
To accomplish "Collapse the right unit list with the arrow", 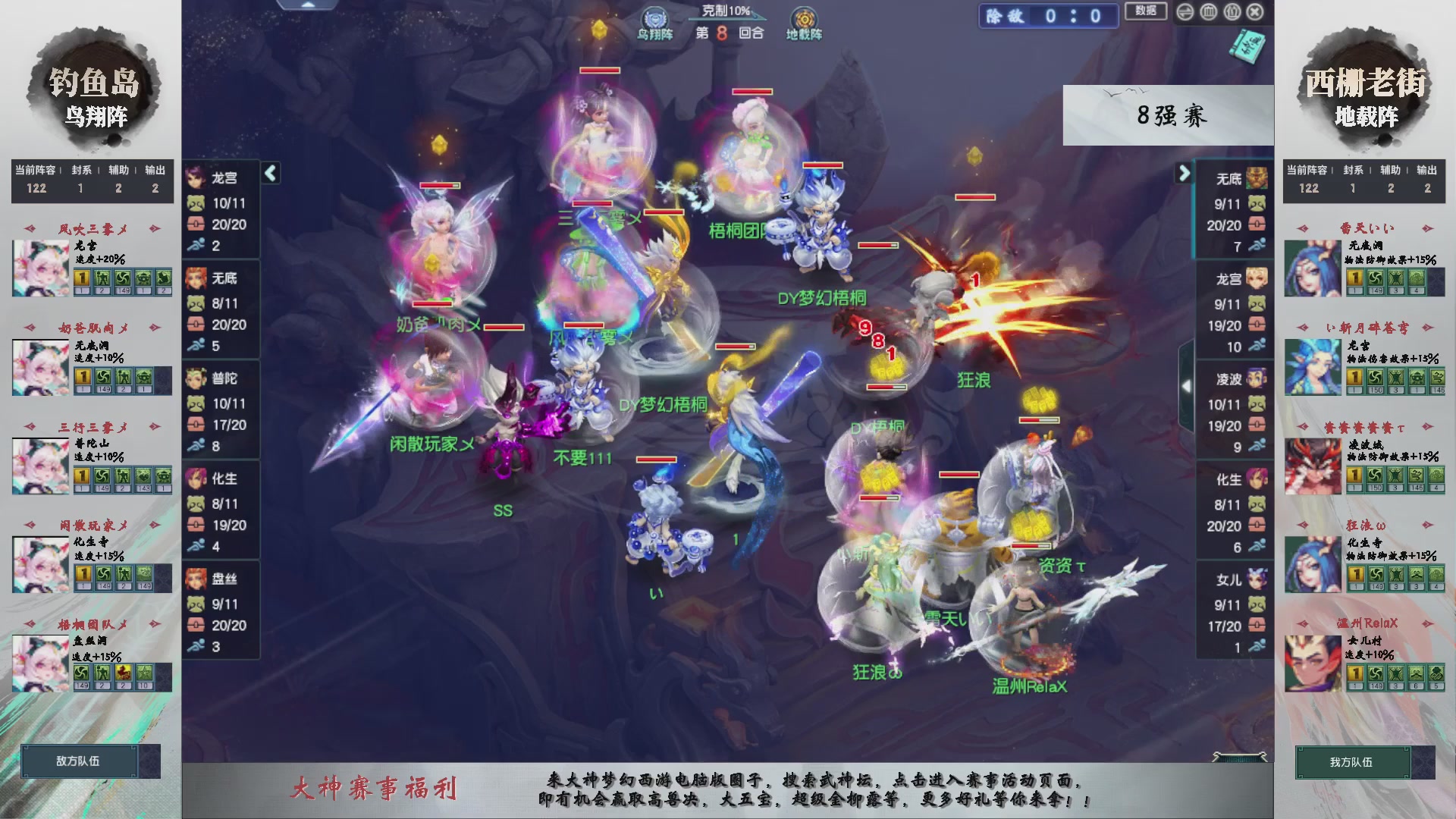I will 1185,173.
